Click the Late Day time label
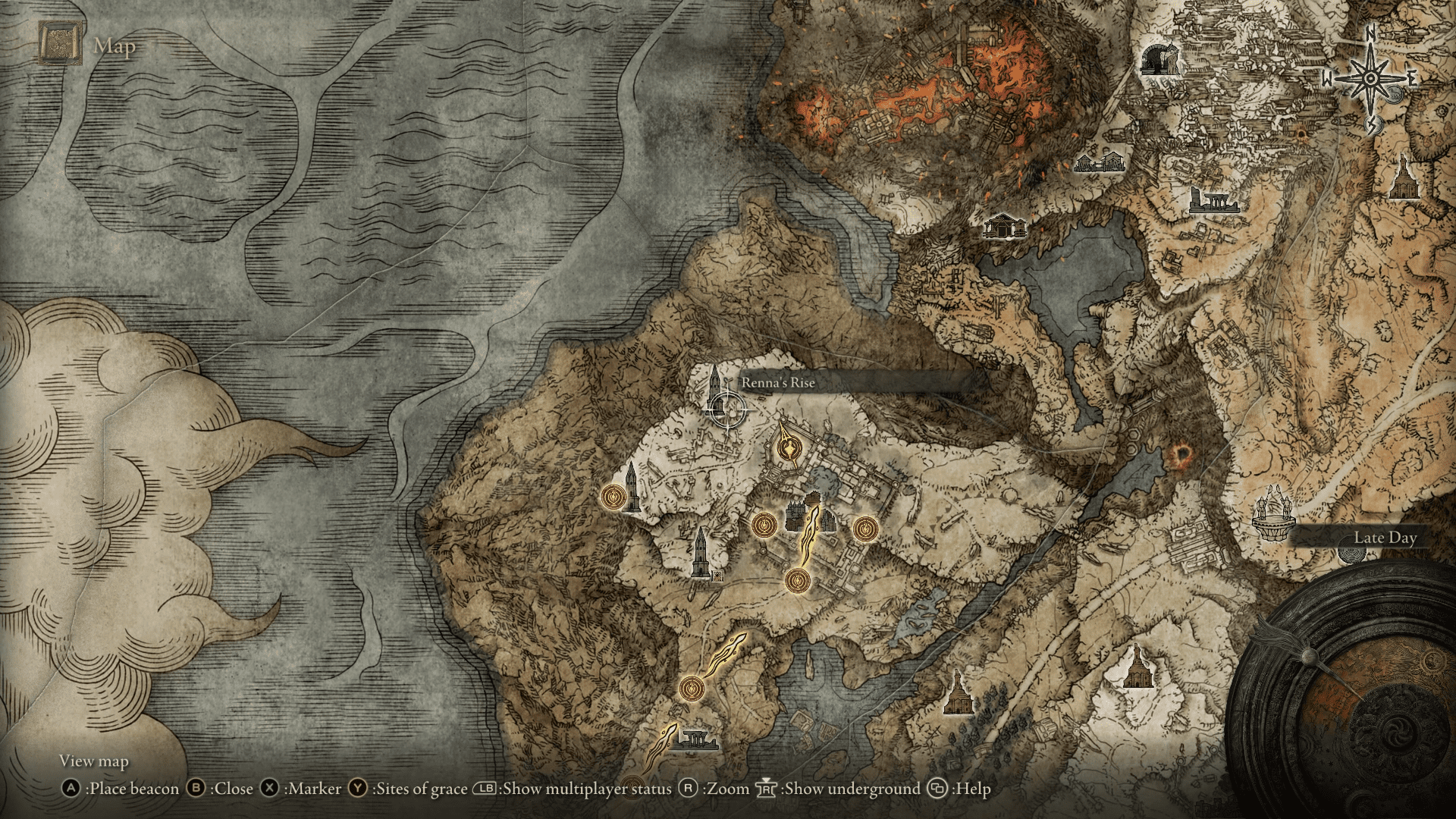1456x819 pixels. (1386, 538)
